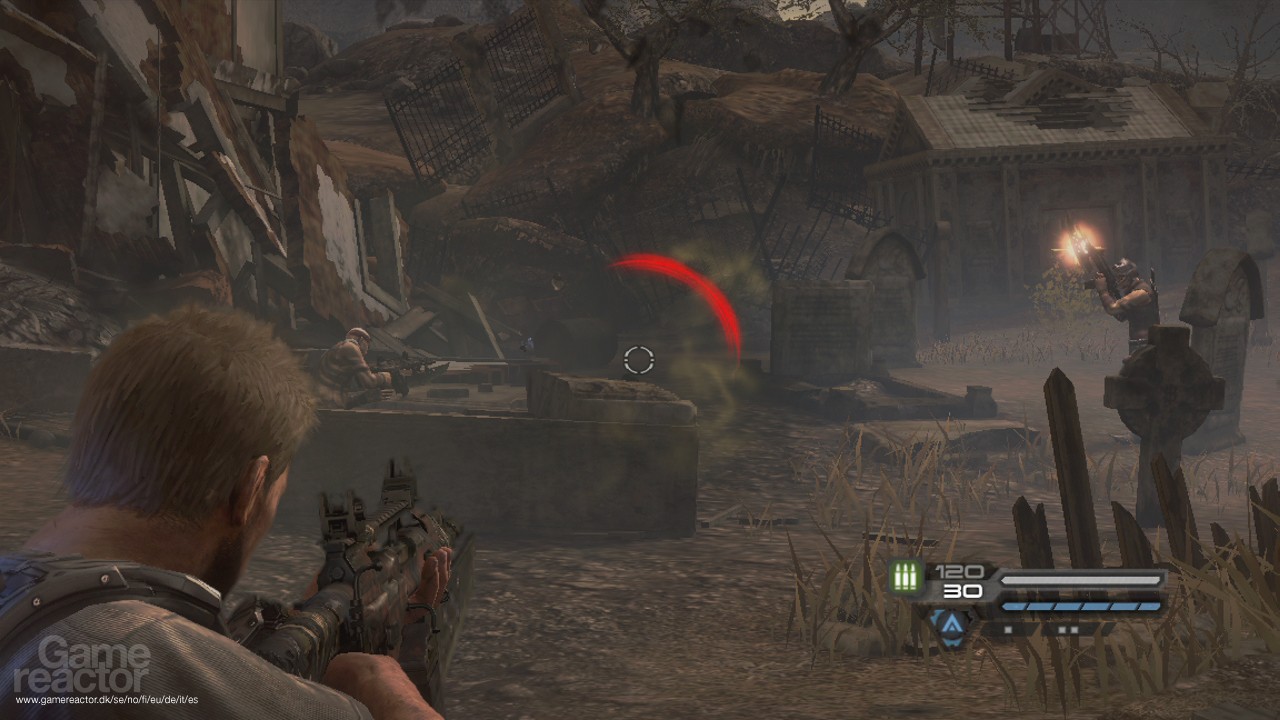The image size is (1280, 720).
Task: Visit the gamereactor.dk URL text
Action: pos(107,700)
